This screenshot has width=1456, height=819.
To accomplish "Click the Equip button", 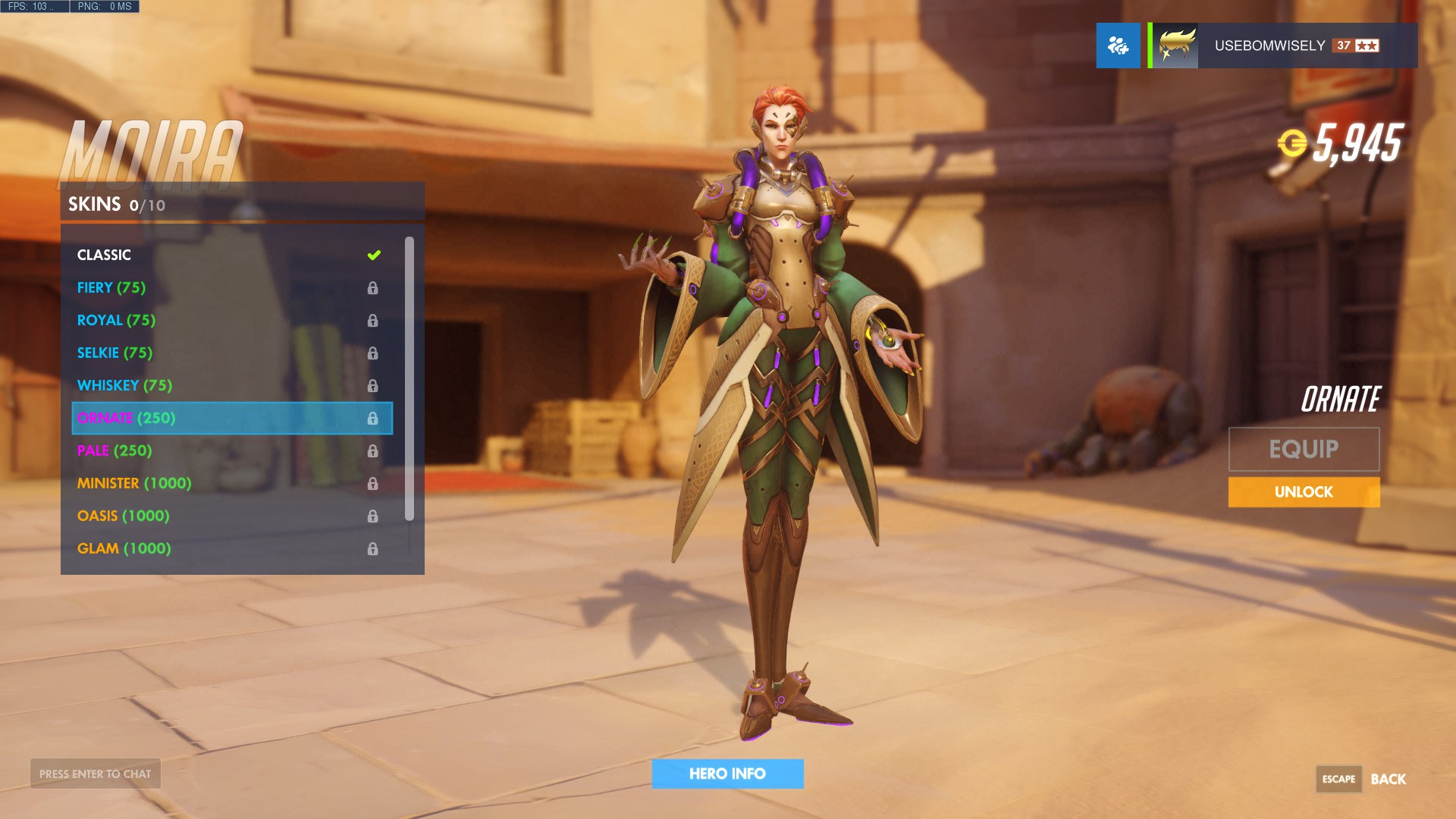I will point(1304,449).
